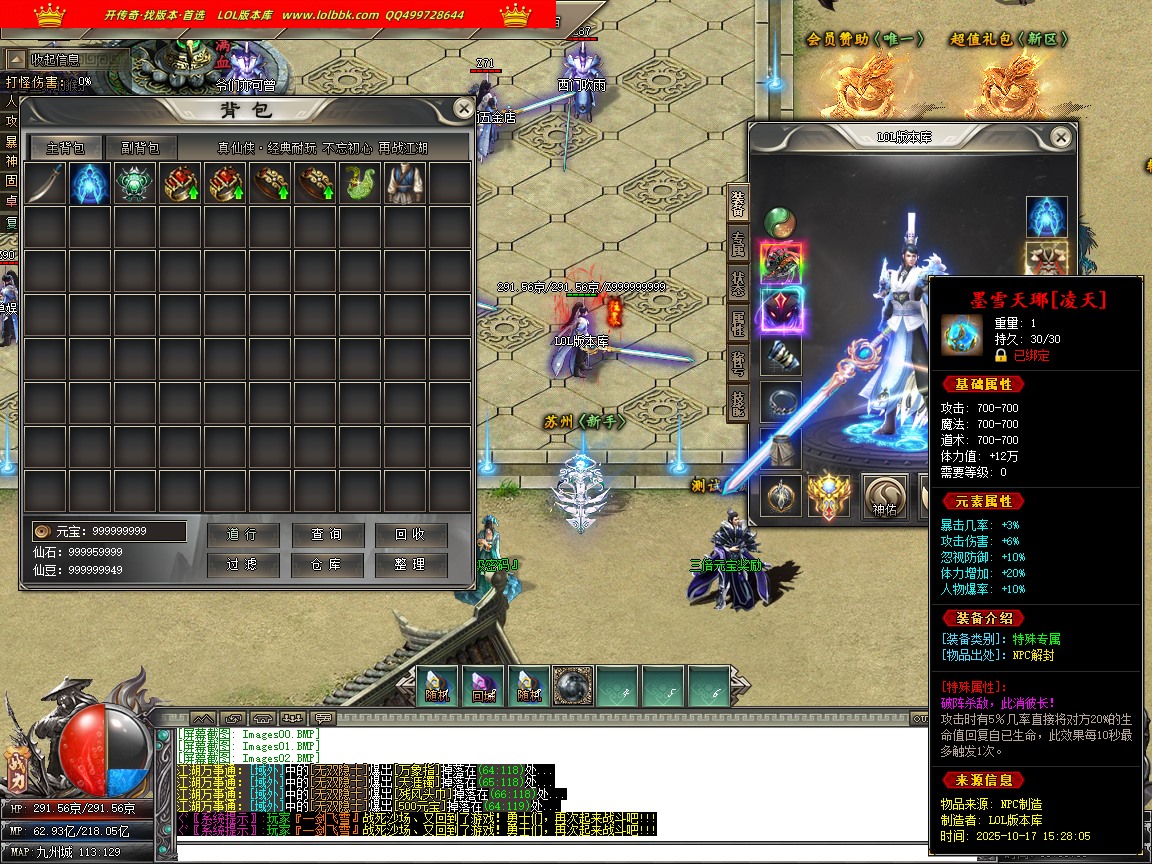Switch to the 副背包 secondary bag tab
This screenshot has width=1152, height=864.
pyautogui.click(x=141, y=148)
